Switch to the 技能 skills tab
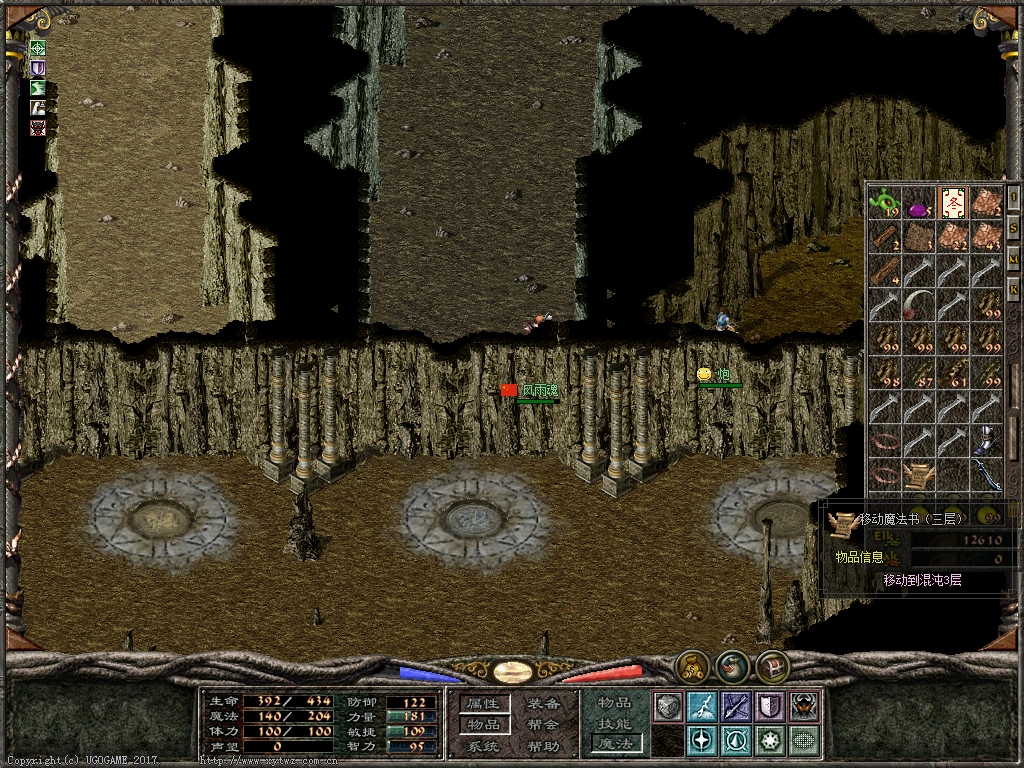The image size is (1024, 768). coord(614,723)
